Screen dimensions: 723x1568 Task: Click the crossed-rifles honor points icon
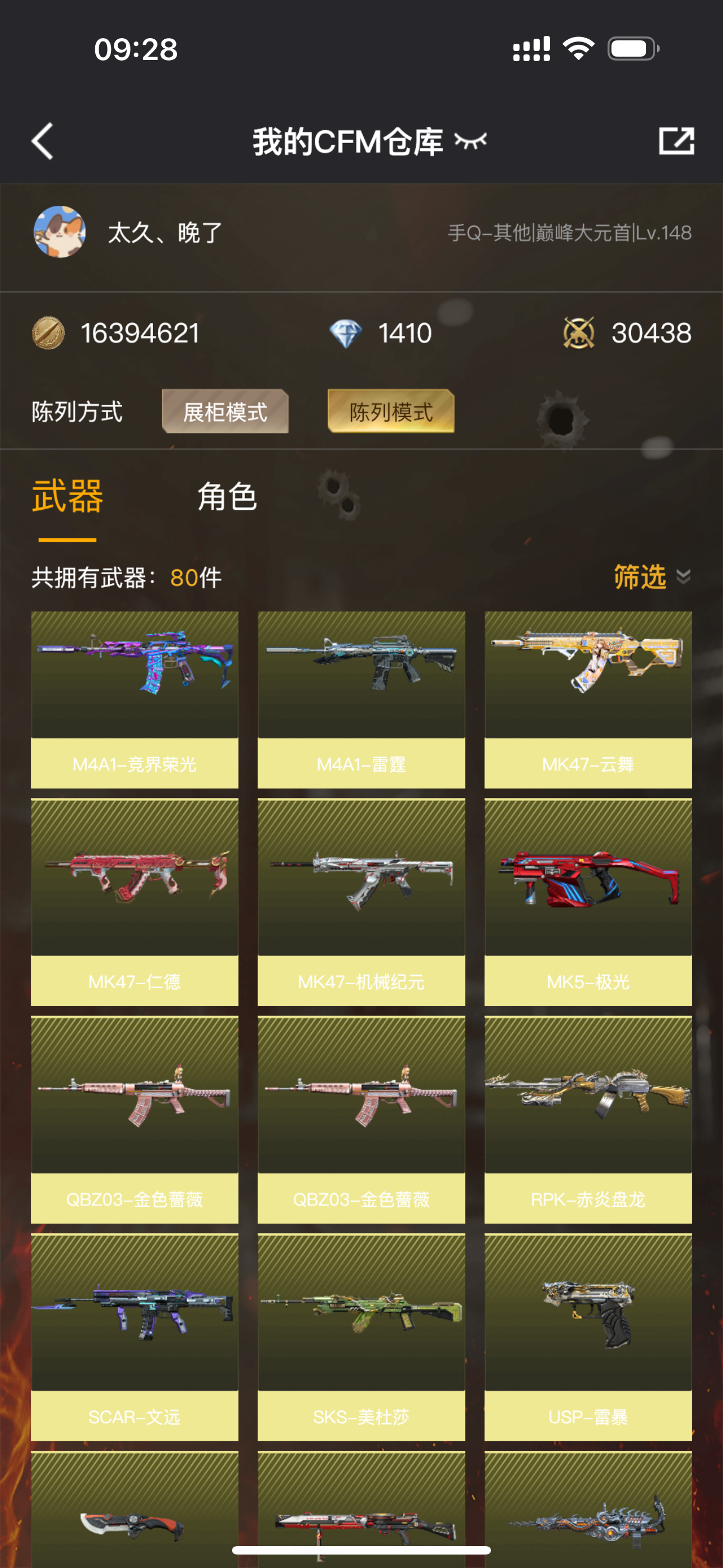[580, 333]
